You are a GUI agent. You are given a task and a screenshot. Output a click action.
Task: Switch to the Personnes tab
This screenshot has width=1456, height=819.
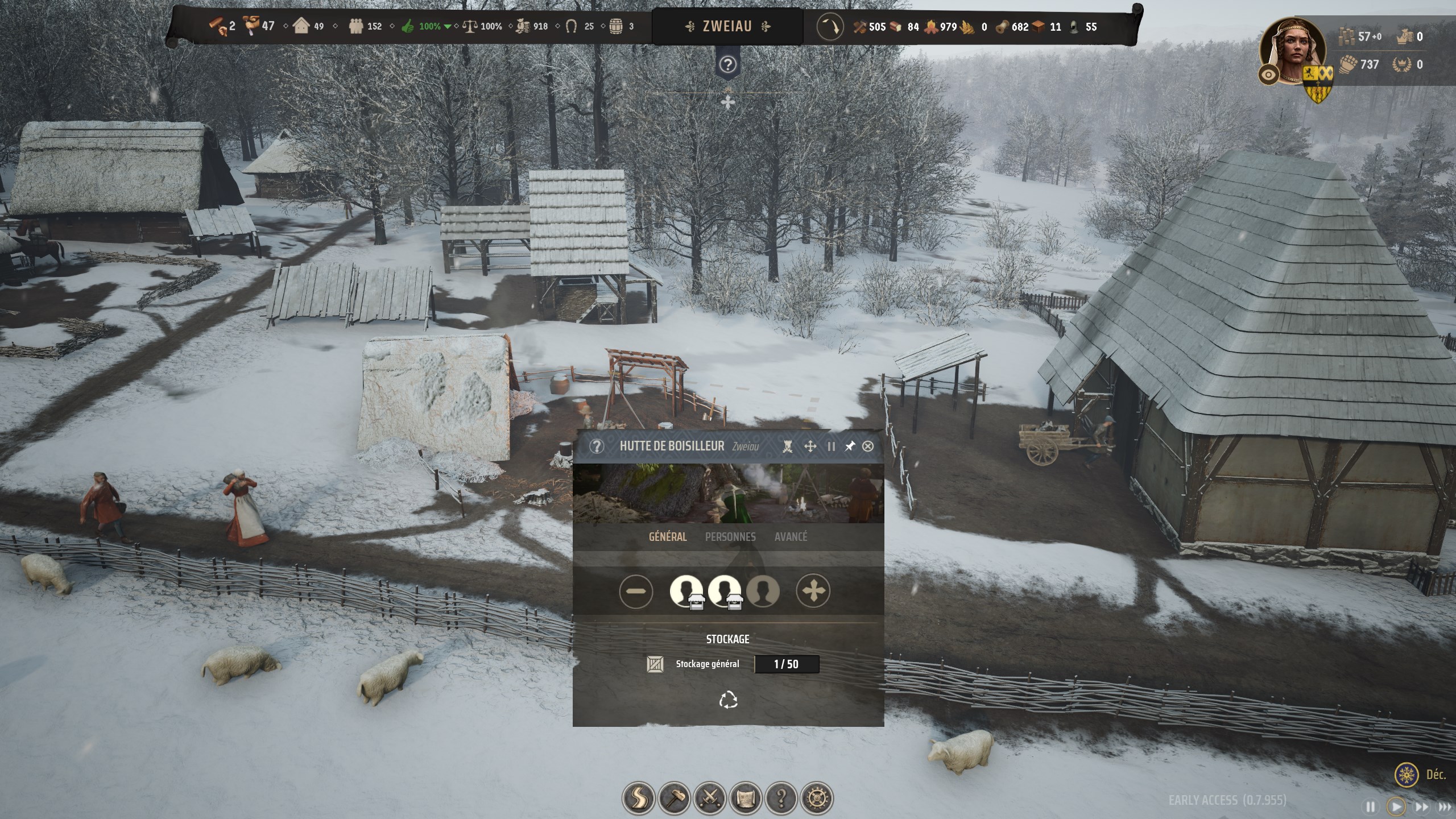tap(730, 536)
